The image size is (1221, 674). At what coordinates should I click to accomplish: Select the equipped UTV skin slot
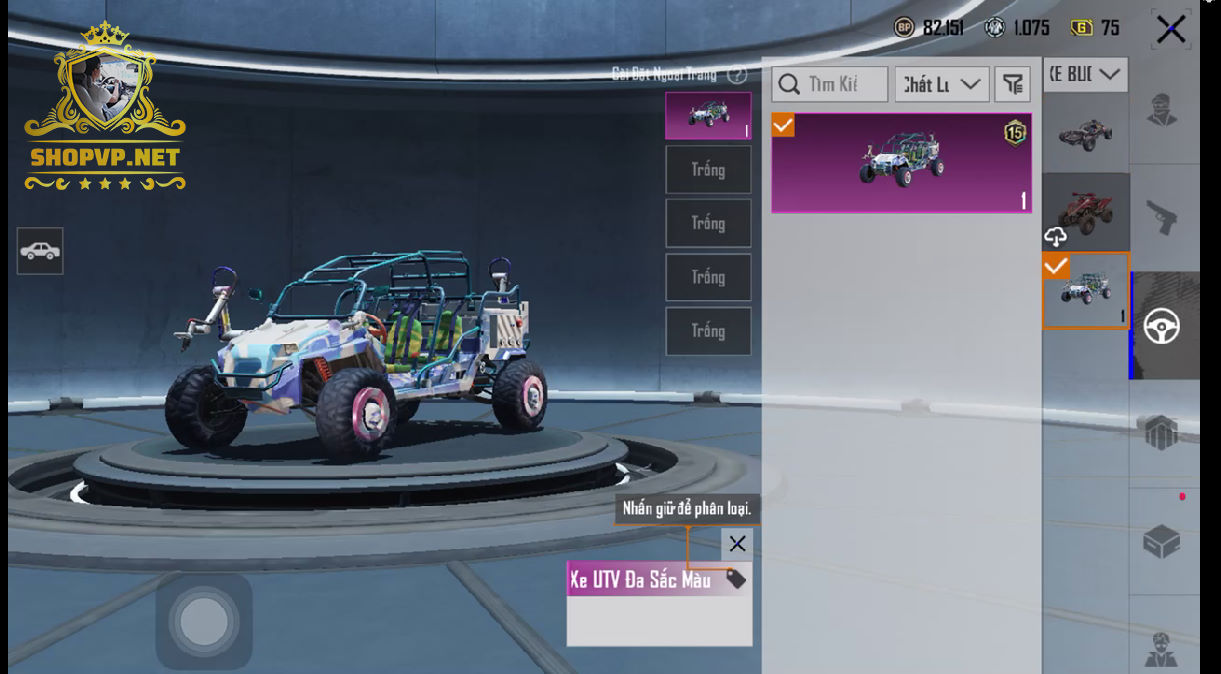(x=708, y=116)
